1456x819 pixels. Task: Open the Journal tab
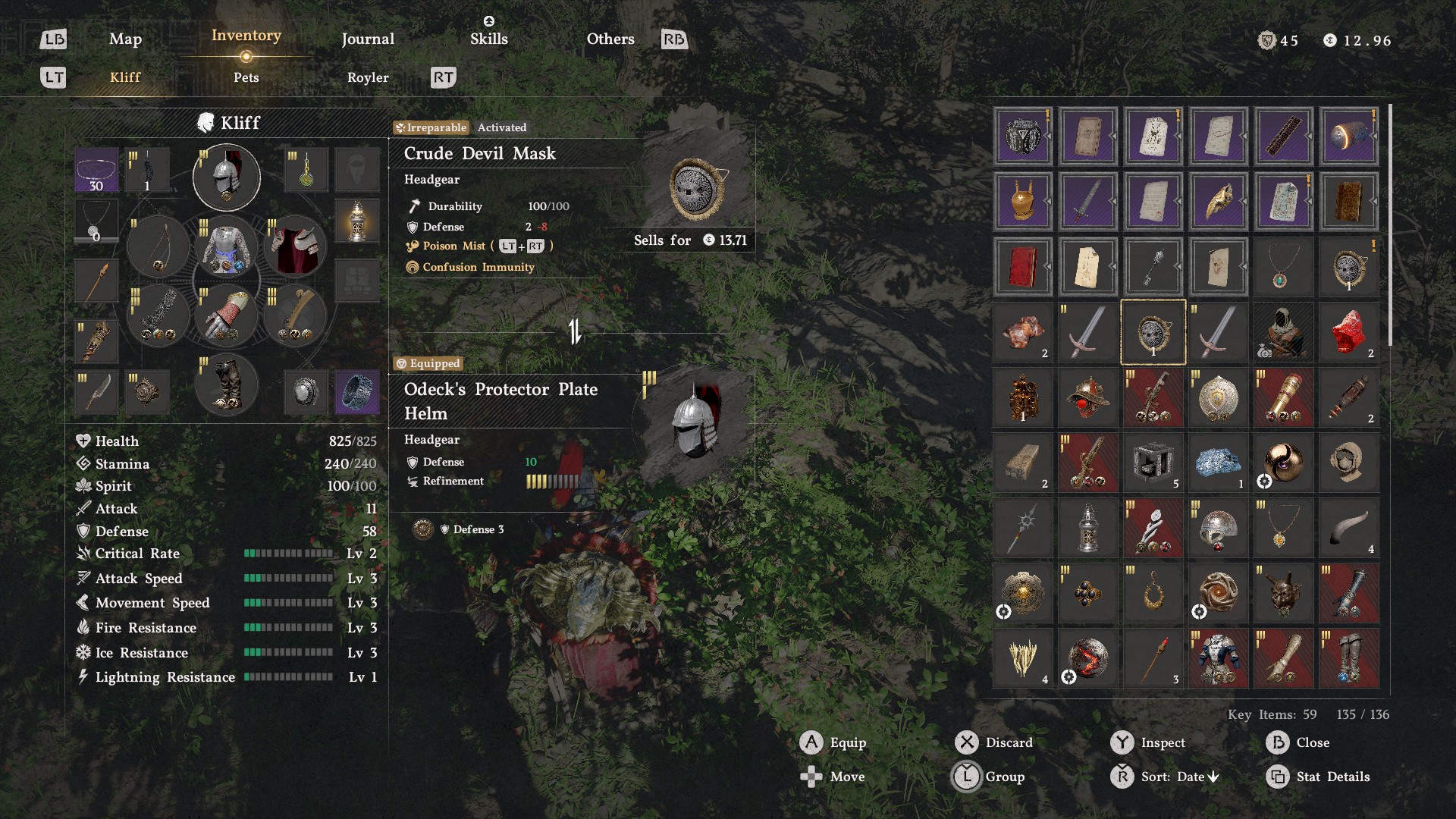(367, 39)
